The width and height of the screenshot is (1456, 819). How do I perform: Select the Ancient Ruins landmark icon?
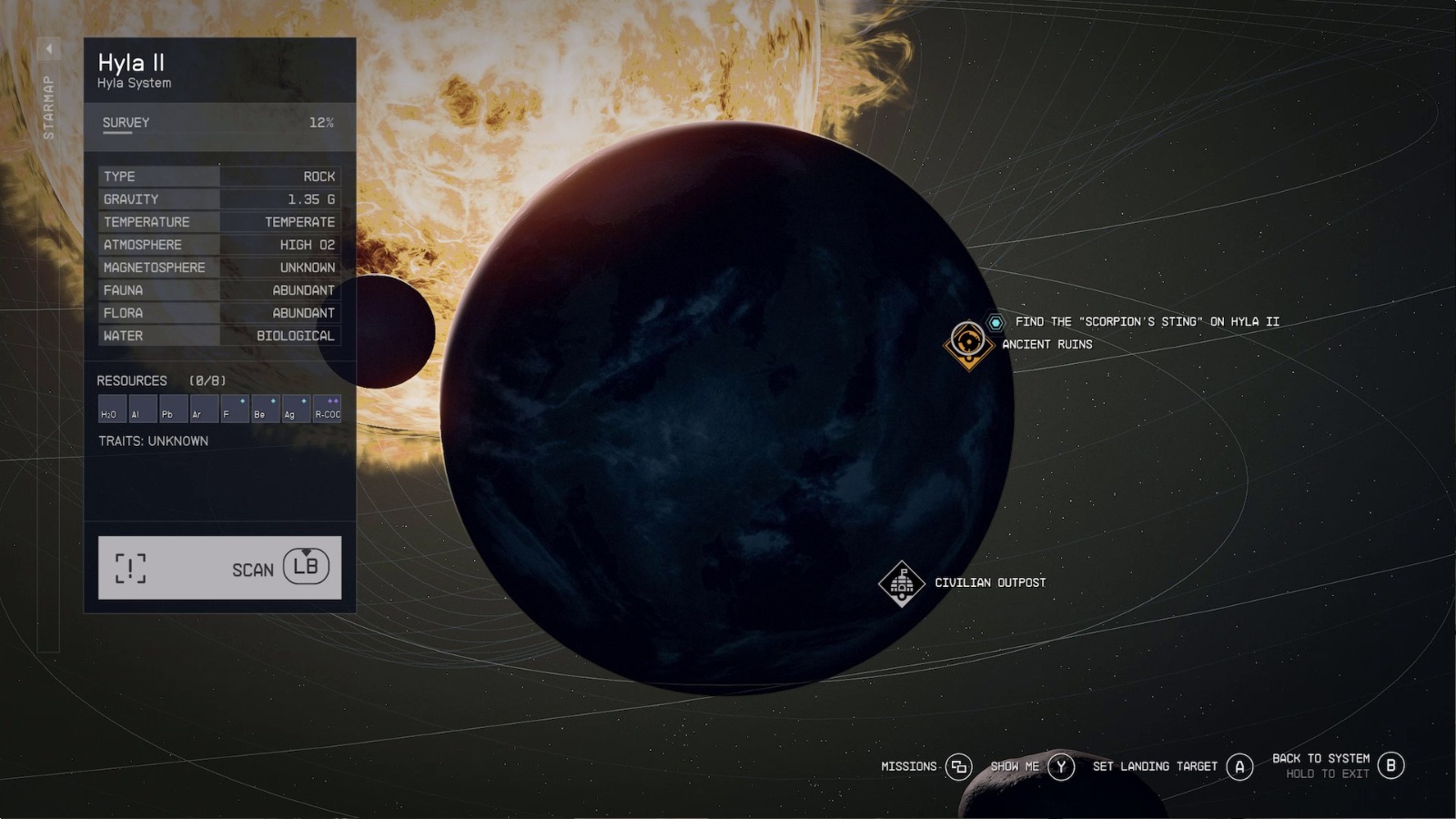tap(967, 343)
